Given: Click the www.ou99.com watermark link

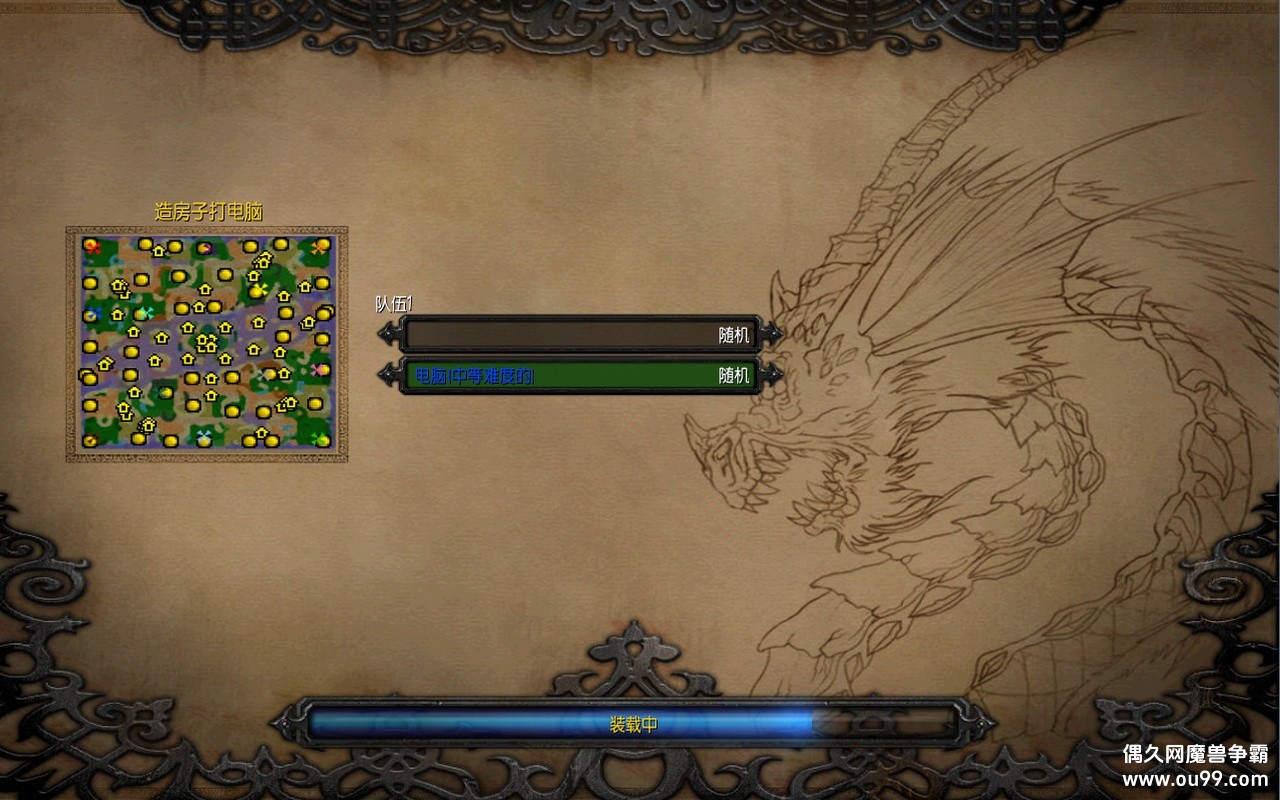Looking at the screenshot, I should pyautogui.click(x=1194, y=778).
